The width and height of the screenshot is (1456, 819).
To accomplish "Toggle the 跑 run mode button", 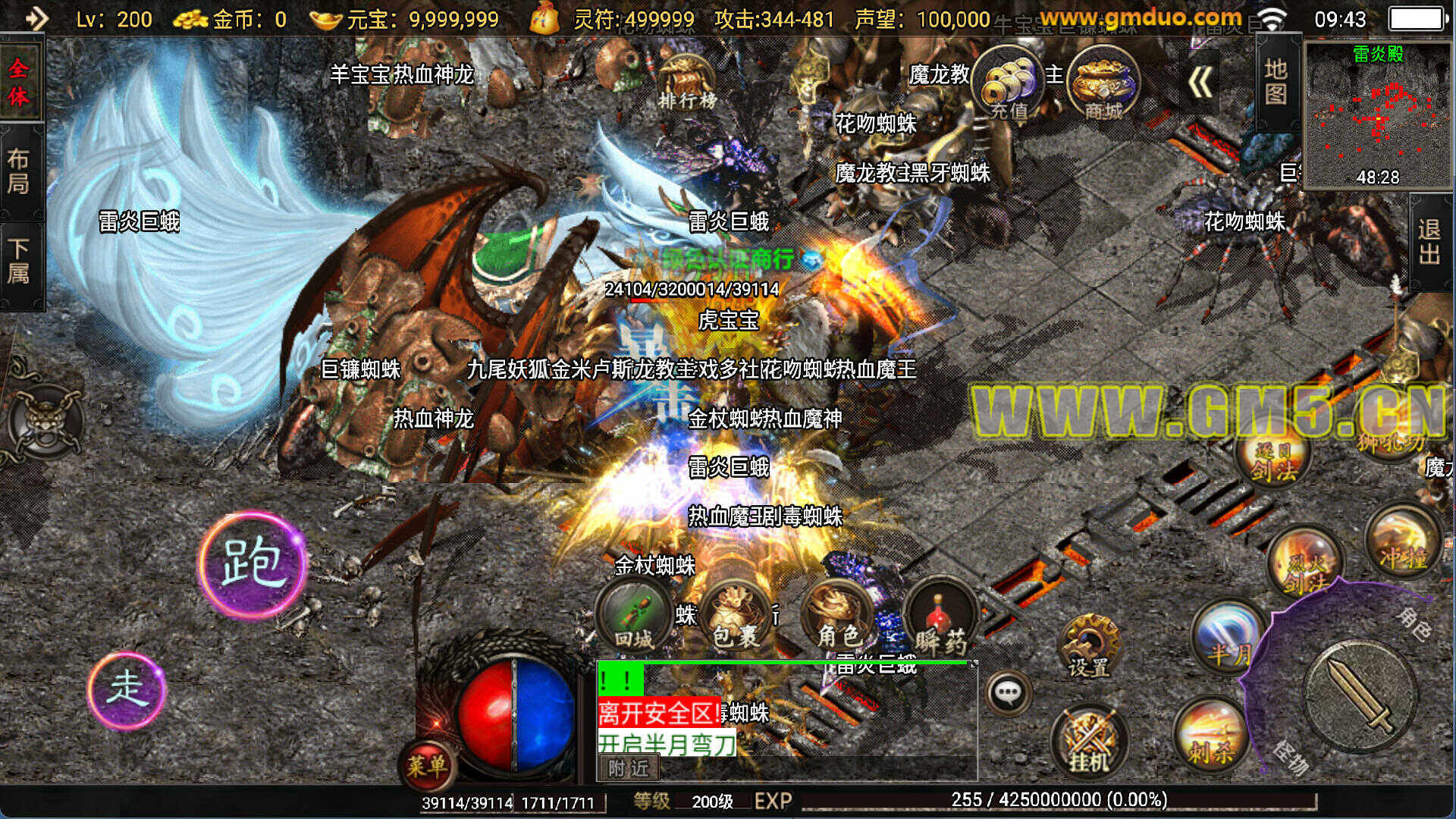I will (x=253, y=563).
